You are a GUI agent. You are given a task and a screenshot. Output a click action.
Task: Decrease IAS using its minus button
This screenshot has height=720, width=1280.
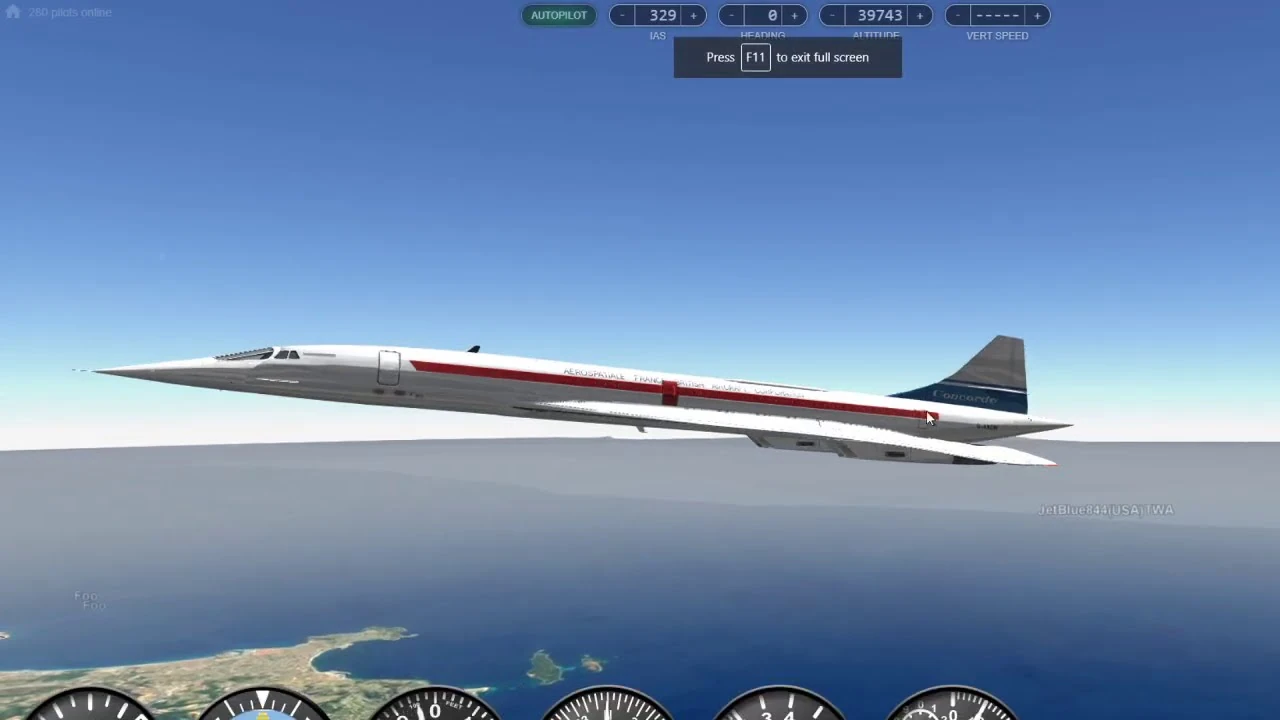pyautogui.click(x=622, y=15)
